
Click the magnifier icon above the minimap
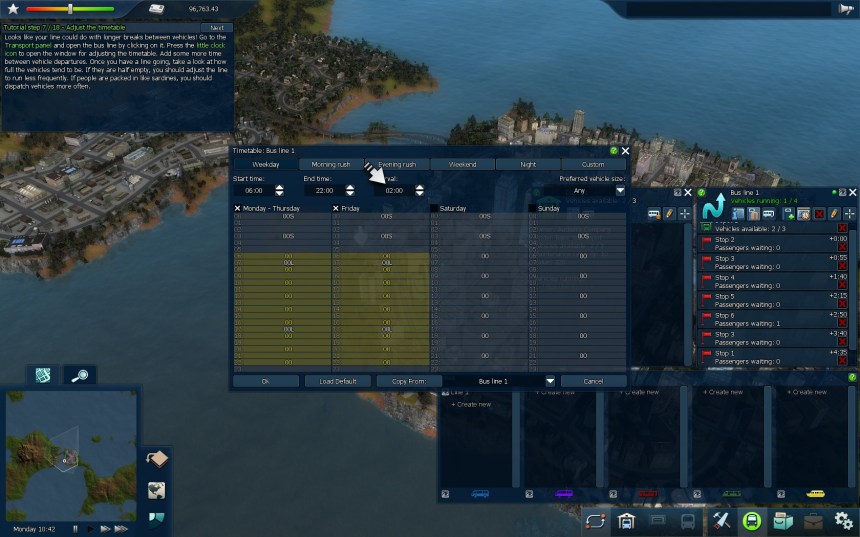tap(81, 375)
